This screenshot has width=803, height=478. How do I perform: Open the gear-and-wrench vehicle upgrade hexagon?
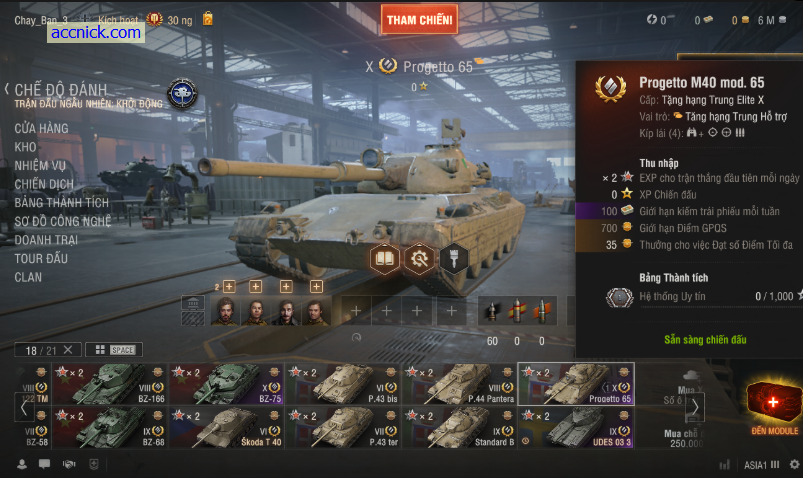[419, 259]
